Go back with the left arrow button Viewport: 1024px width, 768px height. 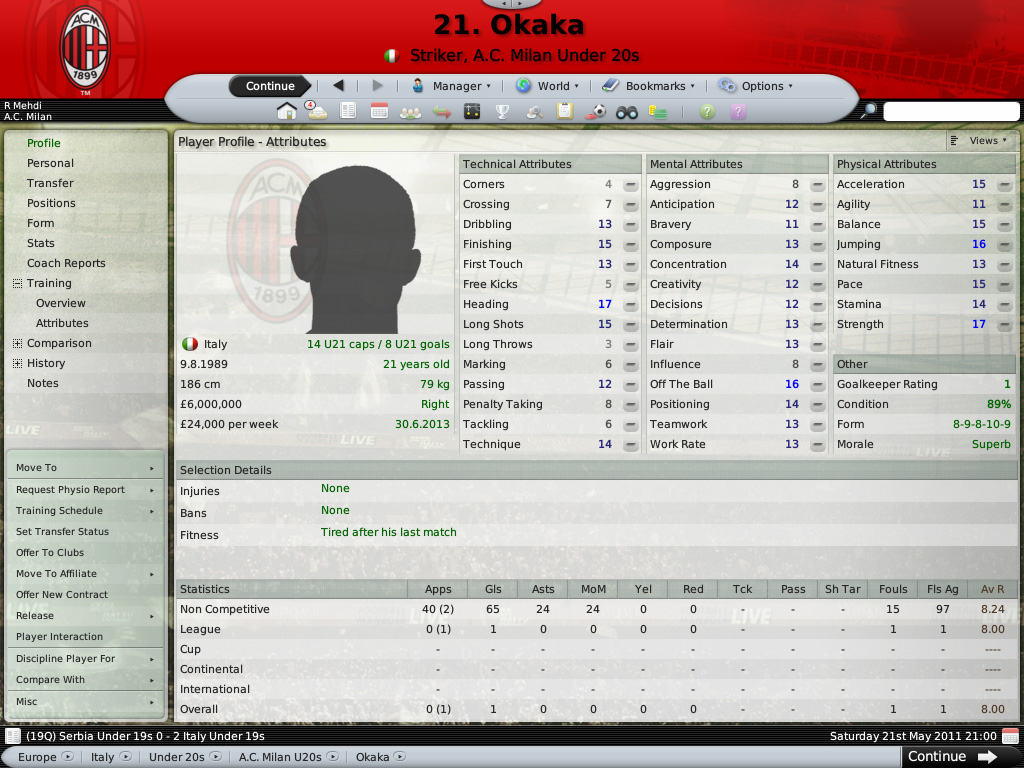338,86
